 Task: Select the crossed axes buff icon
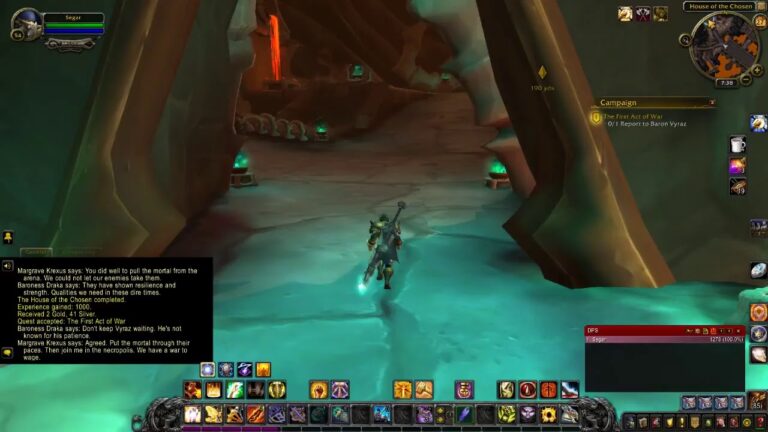642,14
